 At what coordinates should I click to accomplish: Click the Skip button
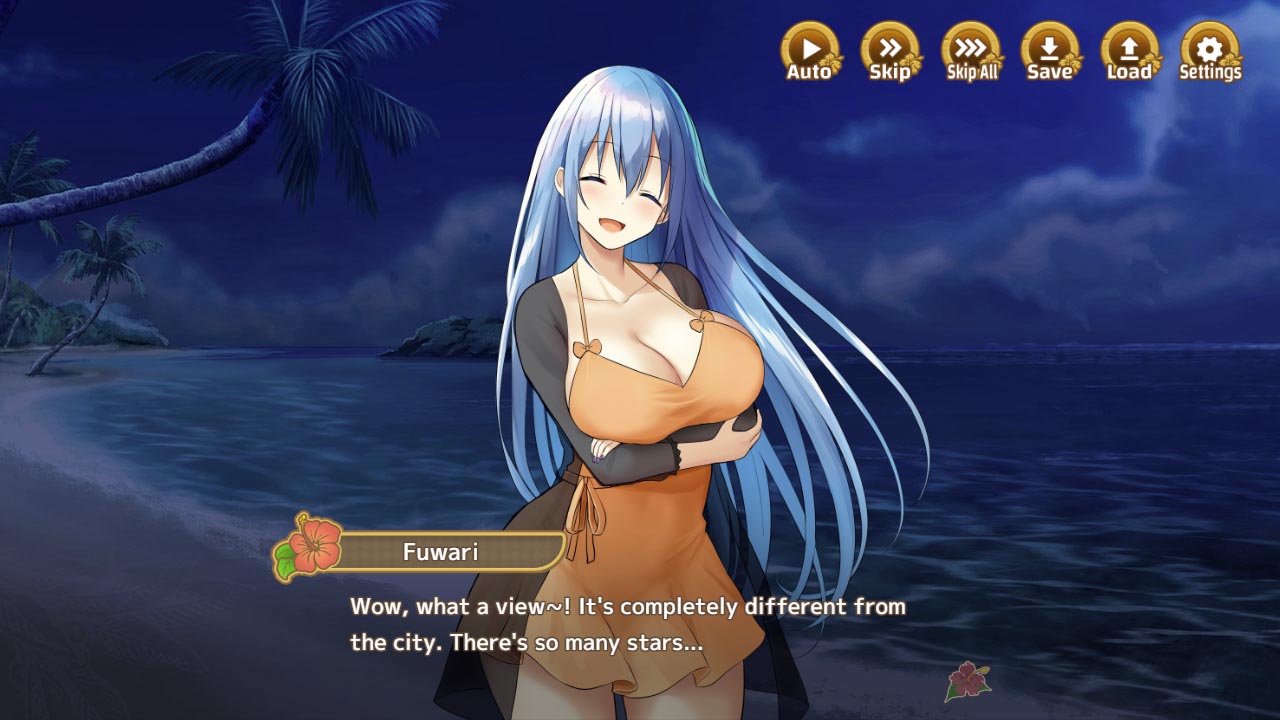(890, 50)
